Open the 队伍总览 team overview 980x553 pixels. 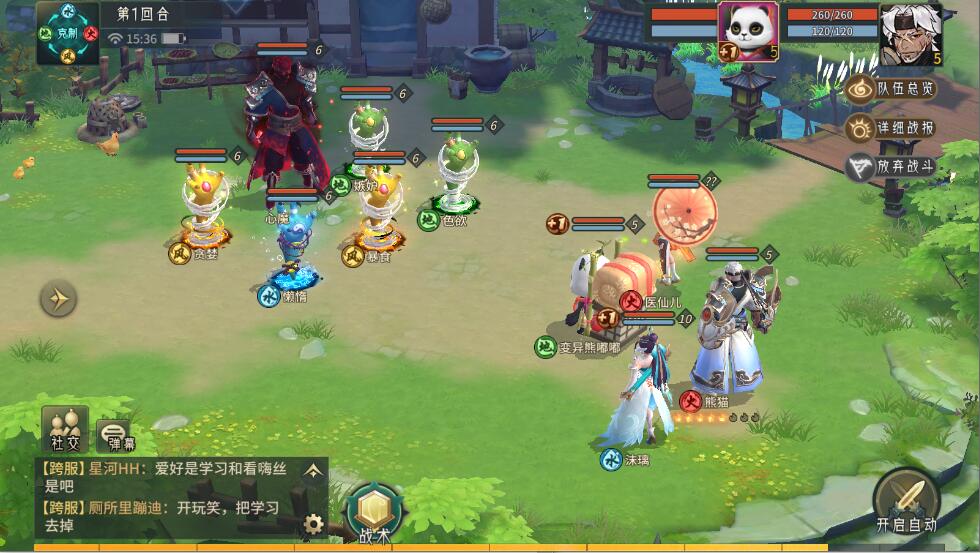tap(892, 89)
